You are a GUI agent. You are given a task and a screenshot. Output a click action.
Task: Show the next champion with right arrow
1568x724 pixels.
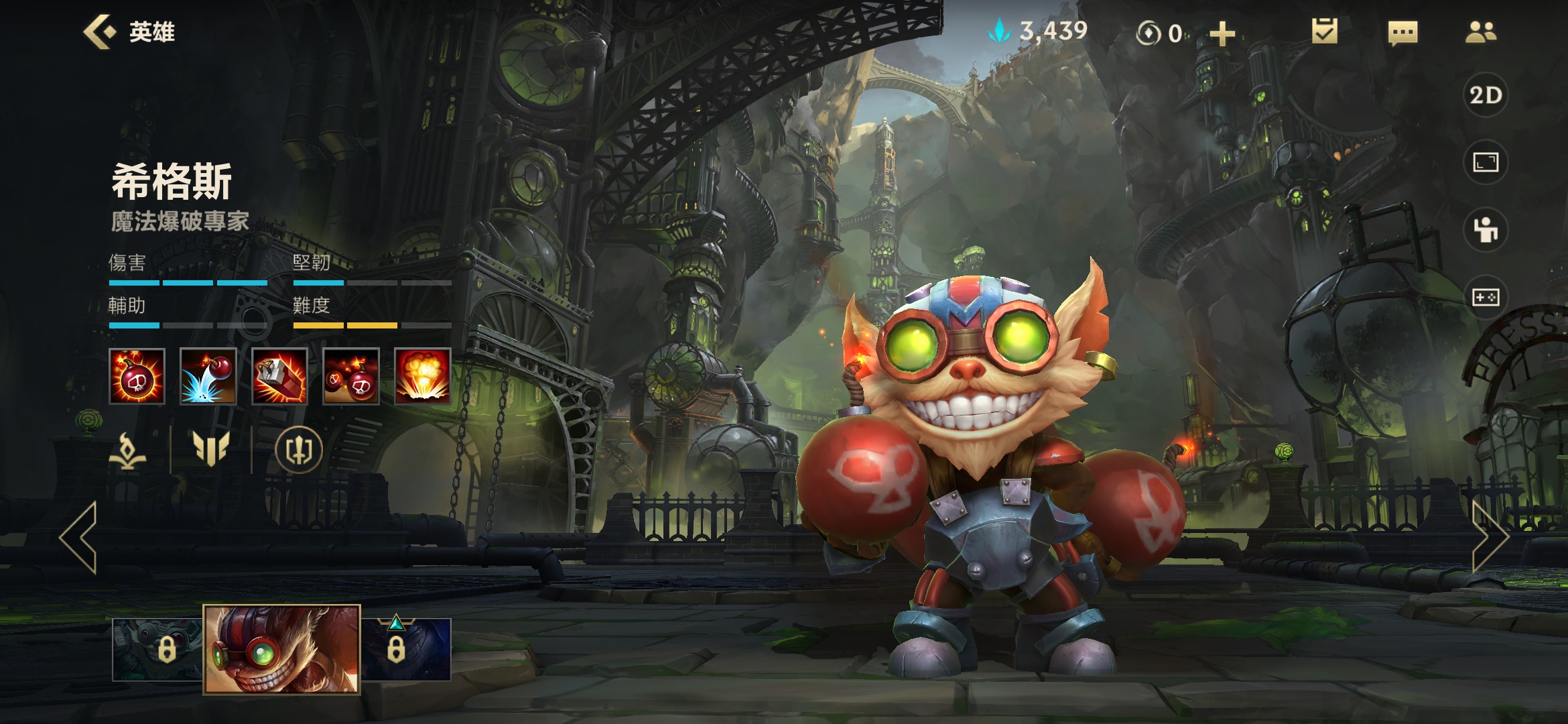(1489, 538)
